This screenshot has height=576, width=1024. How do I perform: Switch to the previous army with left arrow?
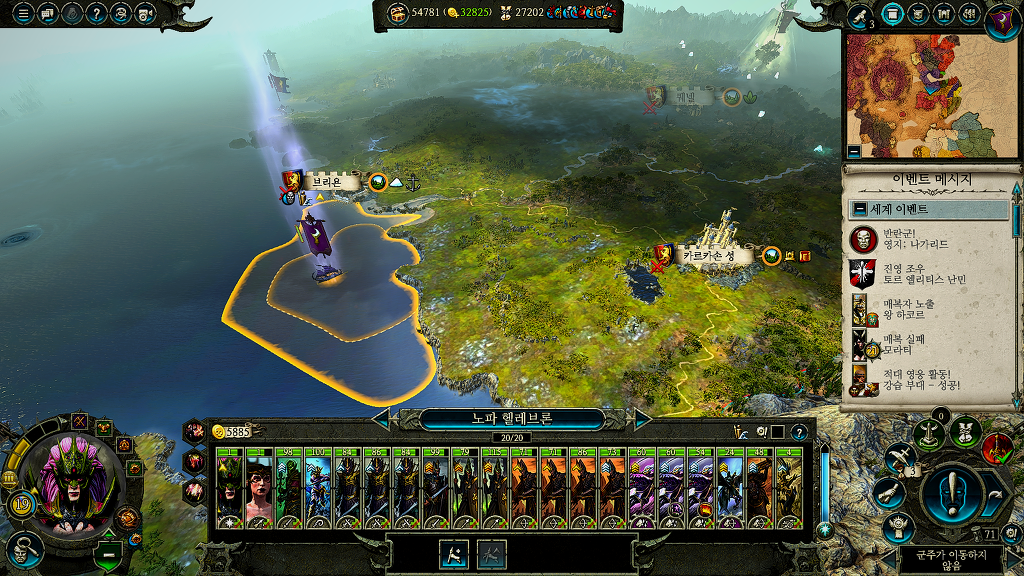pos(381,418)
